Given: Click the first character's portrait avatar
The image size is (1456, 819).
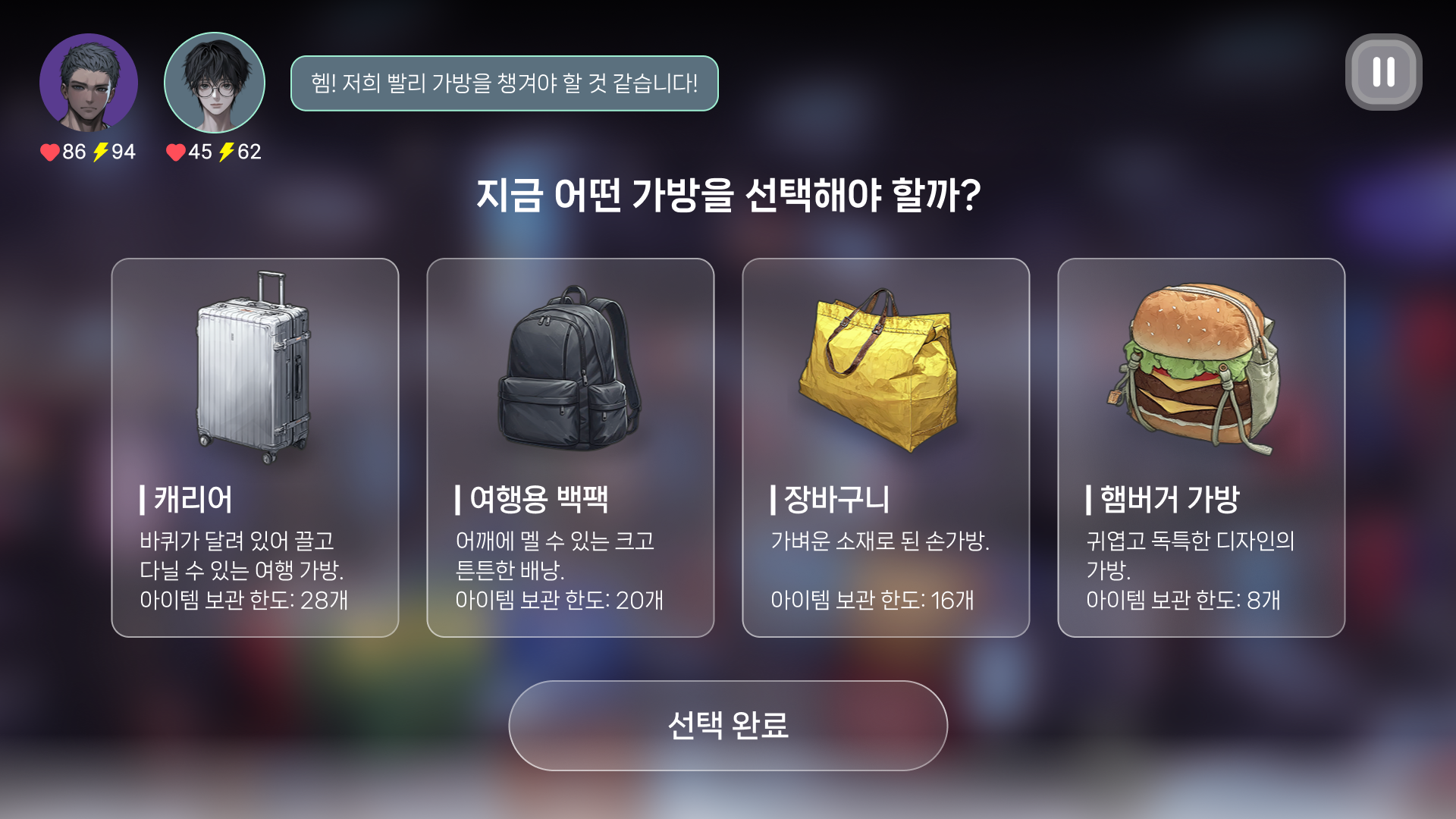Looking at the screenshot, I should click(89, 83).
